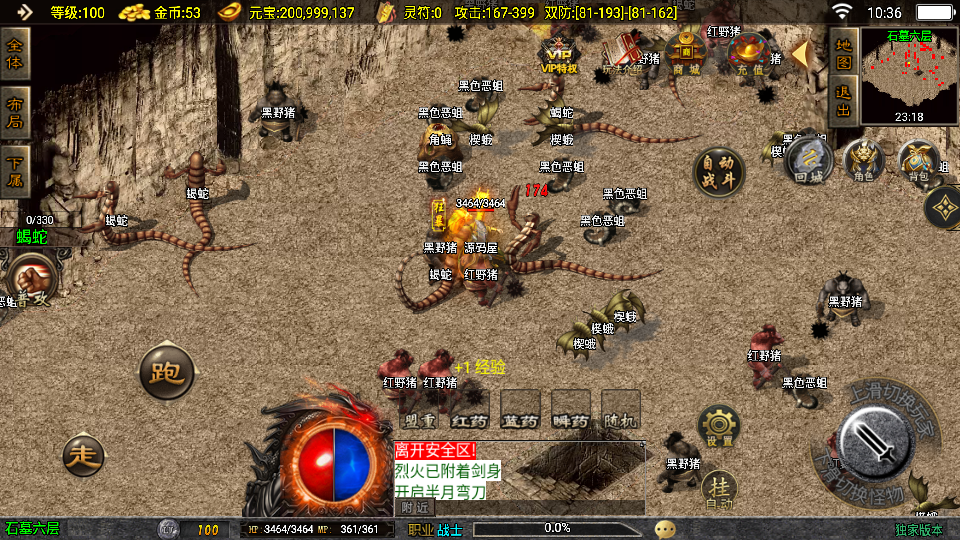Open the 背包 backpack
Screen dimensions: 960x540
click(917, 161)
